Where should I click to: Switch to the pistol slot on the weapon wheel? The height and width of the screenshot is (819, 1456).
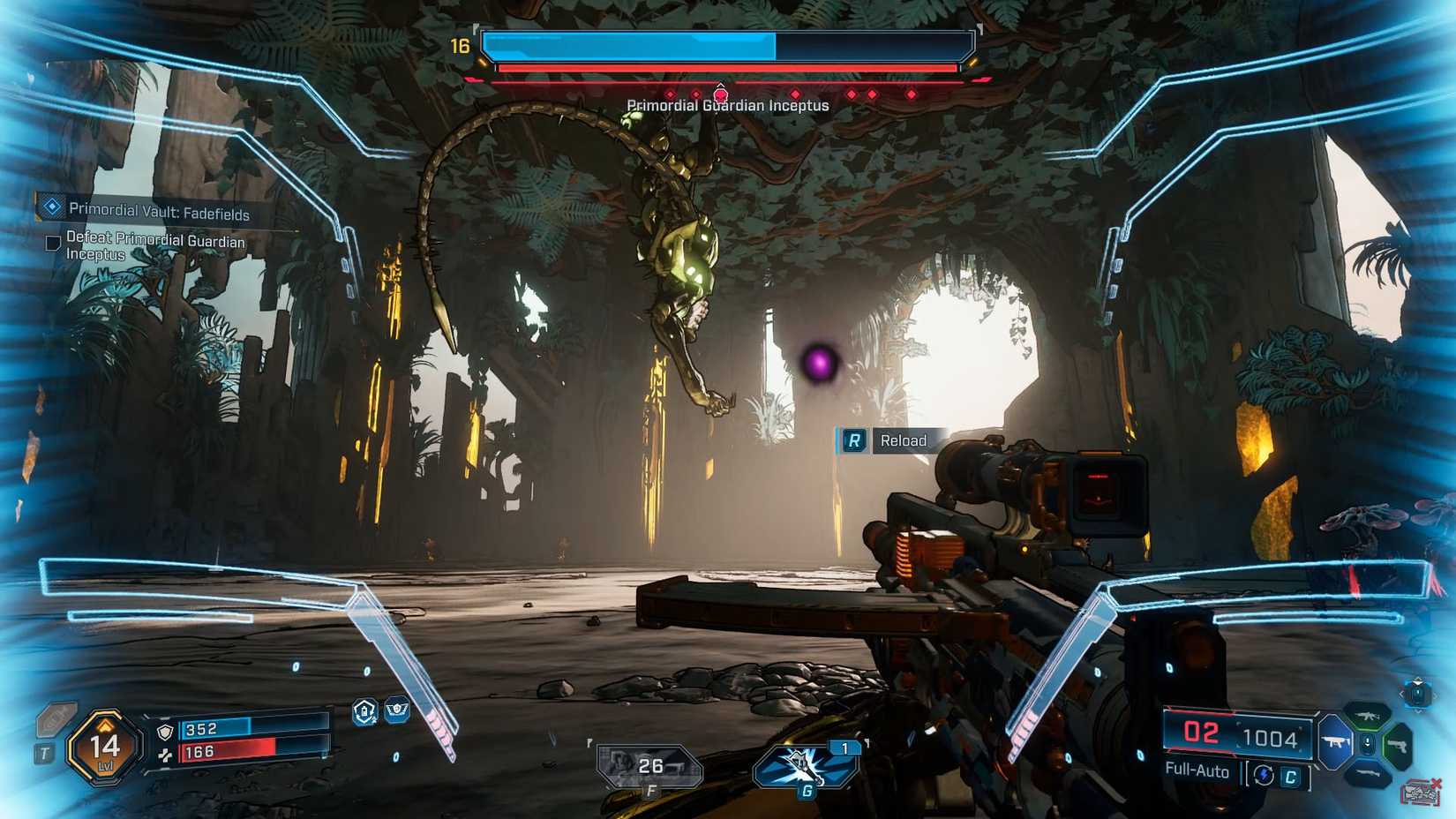[1398, 746]
